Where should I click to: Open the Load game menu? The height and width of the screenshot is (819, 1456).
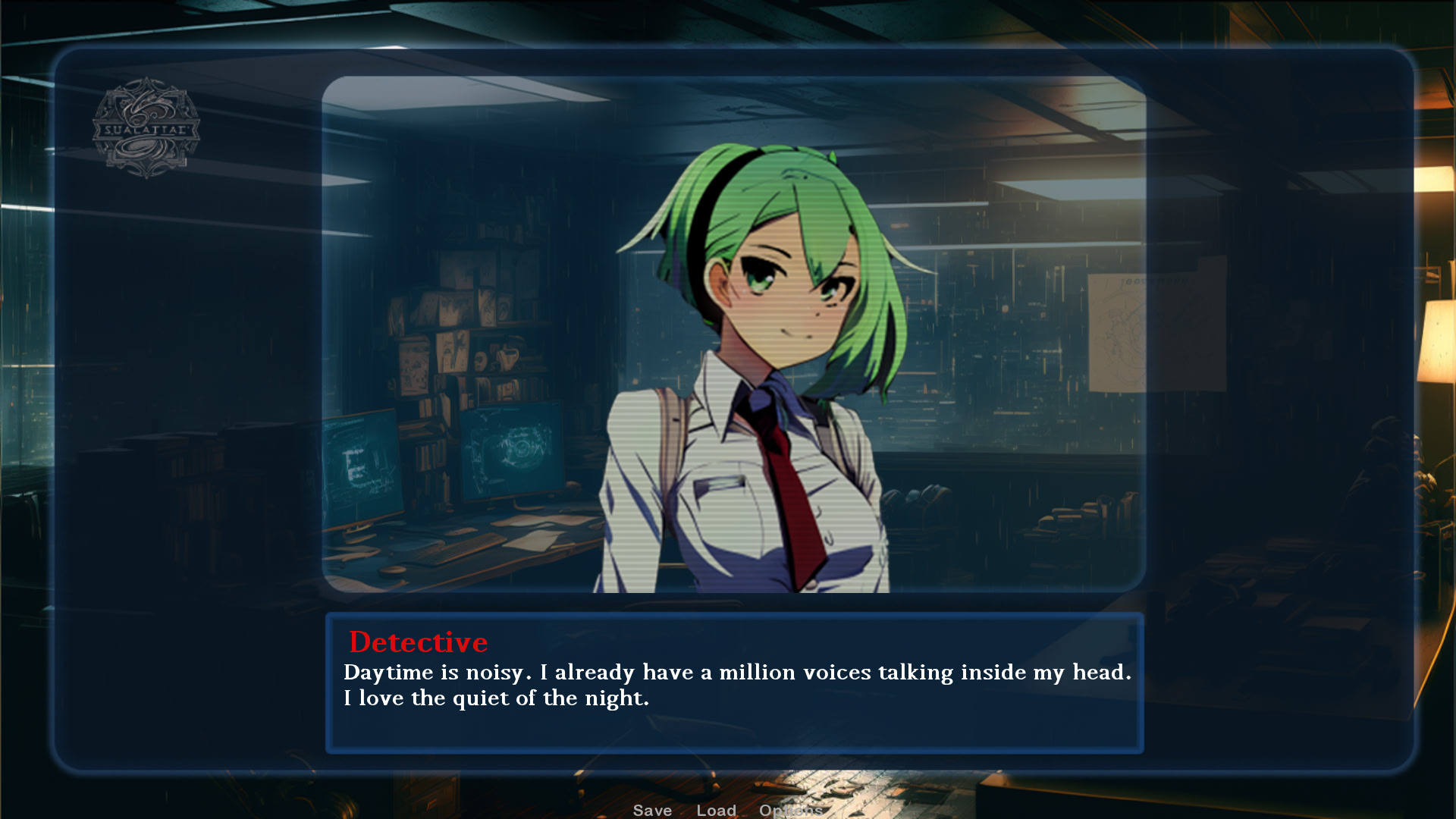[x=716, y=810]
